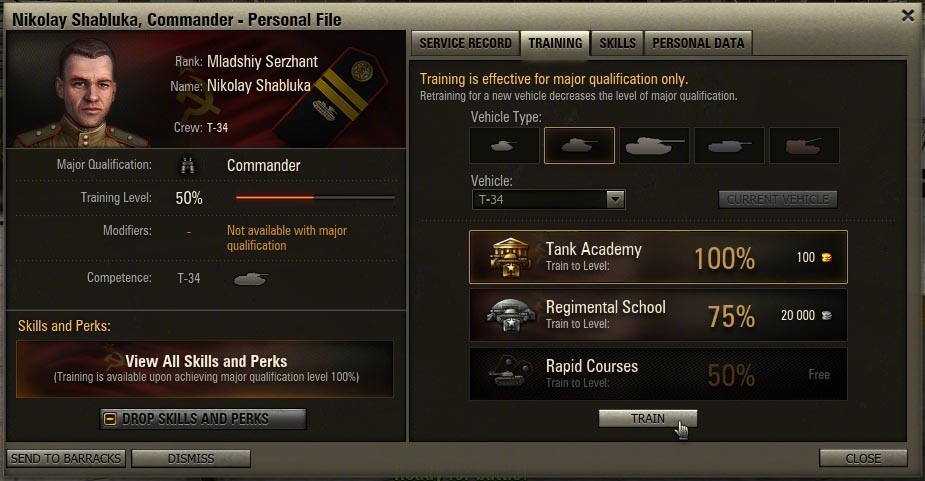Select the Training tab
925x481 pixels.
pos(555,43)
